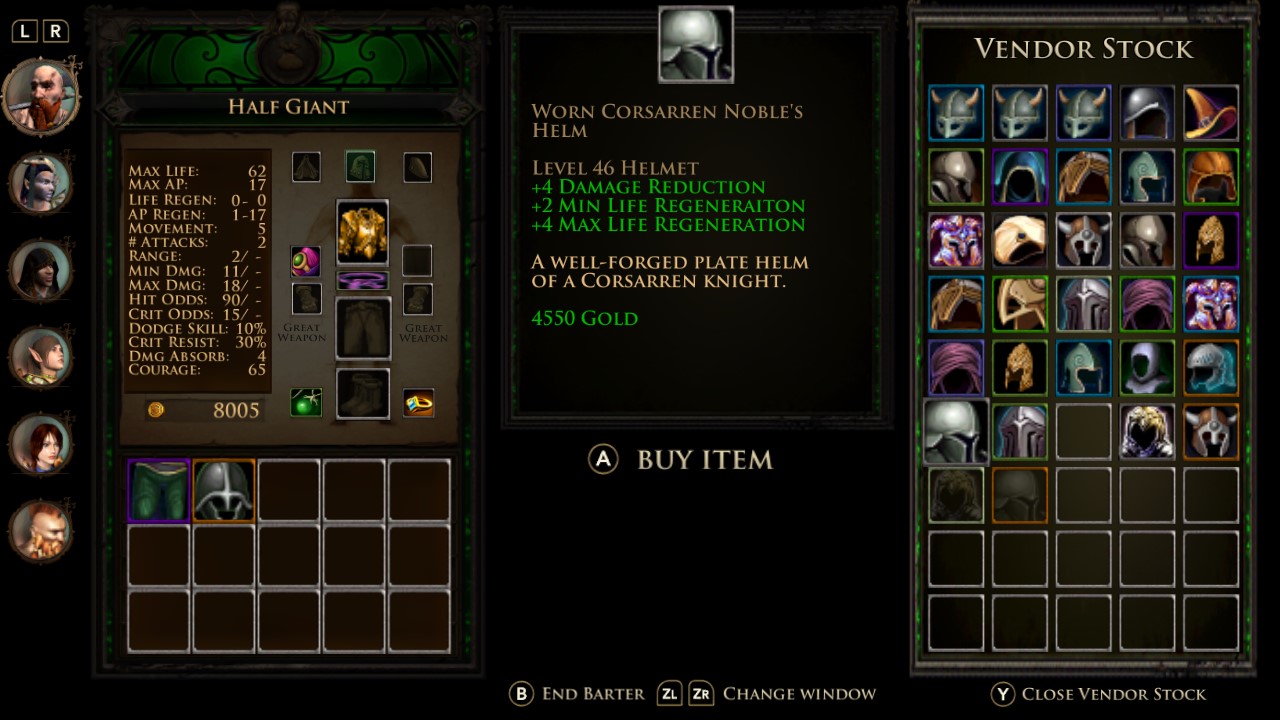
Task: Pick the ram-horned purple helm in vendor stock
Action: (x=955, y=240)
